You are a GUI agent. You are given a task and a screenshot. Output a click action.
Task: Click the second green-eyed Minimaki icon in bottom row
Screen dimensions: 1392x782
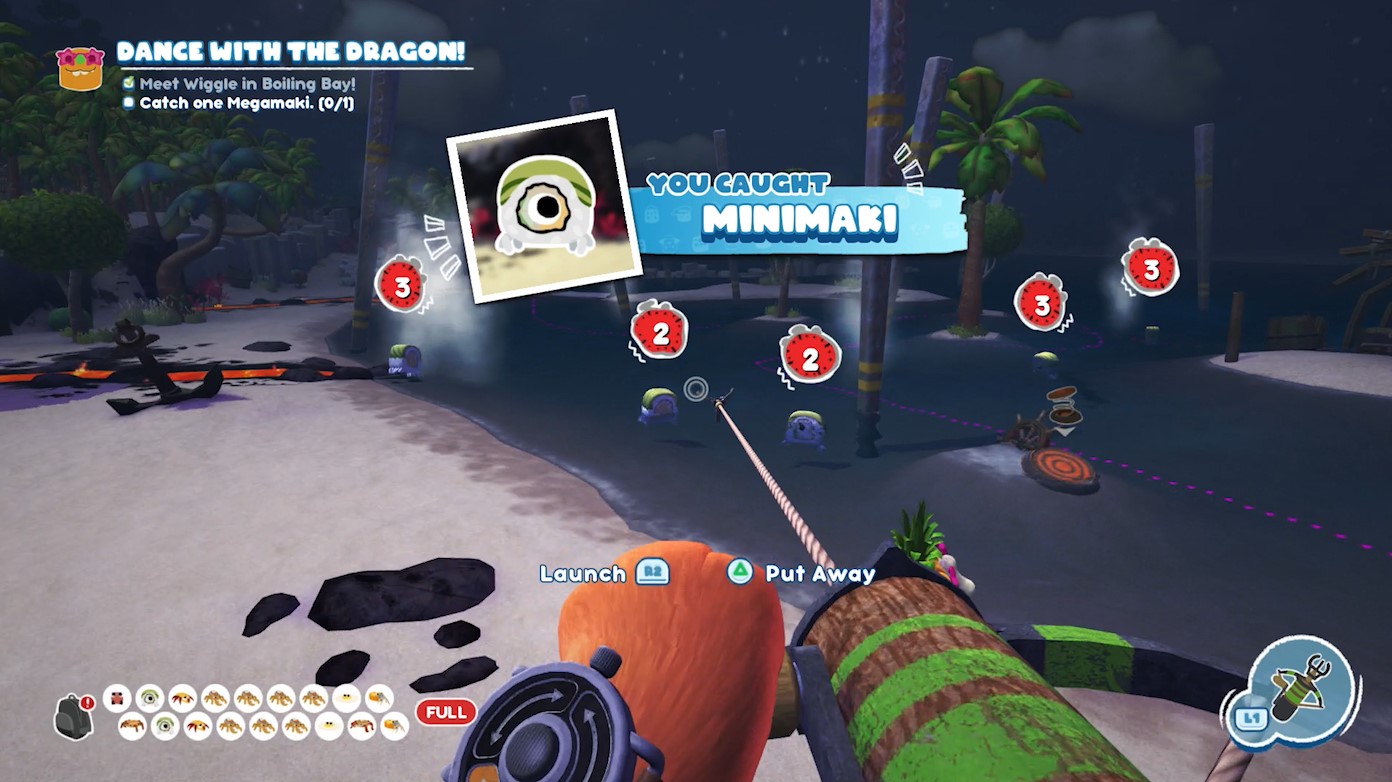(x=167, y=727)
